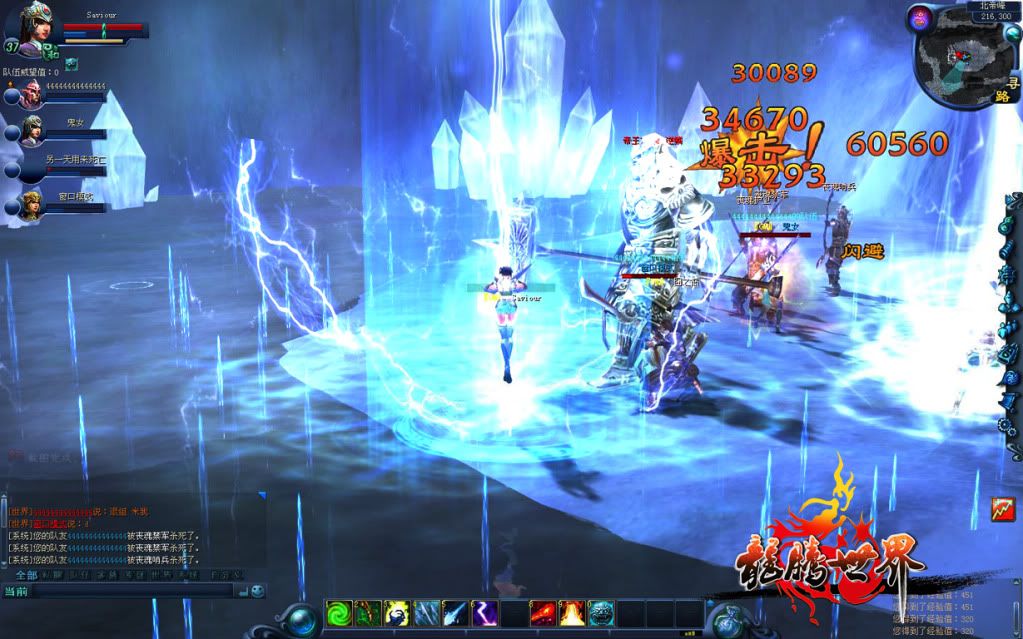Click the purple orb beside the minimap
Image resolution: width=1023 pixels, height=639 pixels.
(x=919, y=17)
